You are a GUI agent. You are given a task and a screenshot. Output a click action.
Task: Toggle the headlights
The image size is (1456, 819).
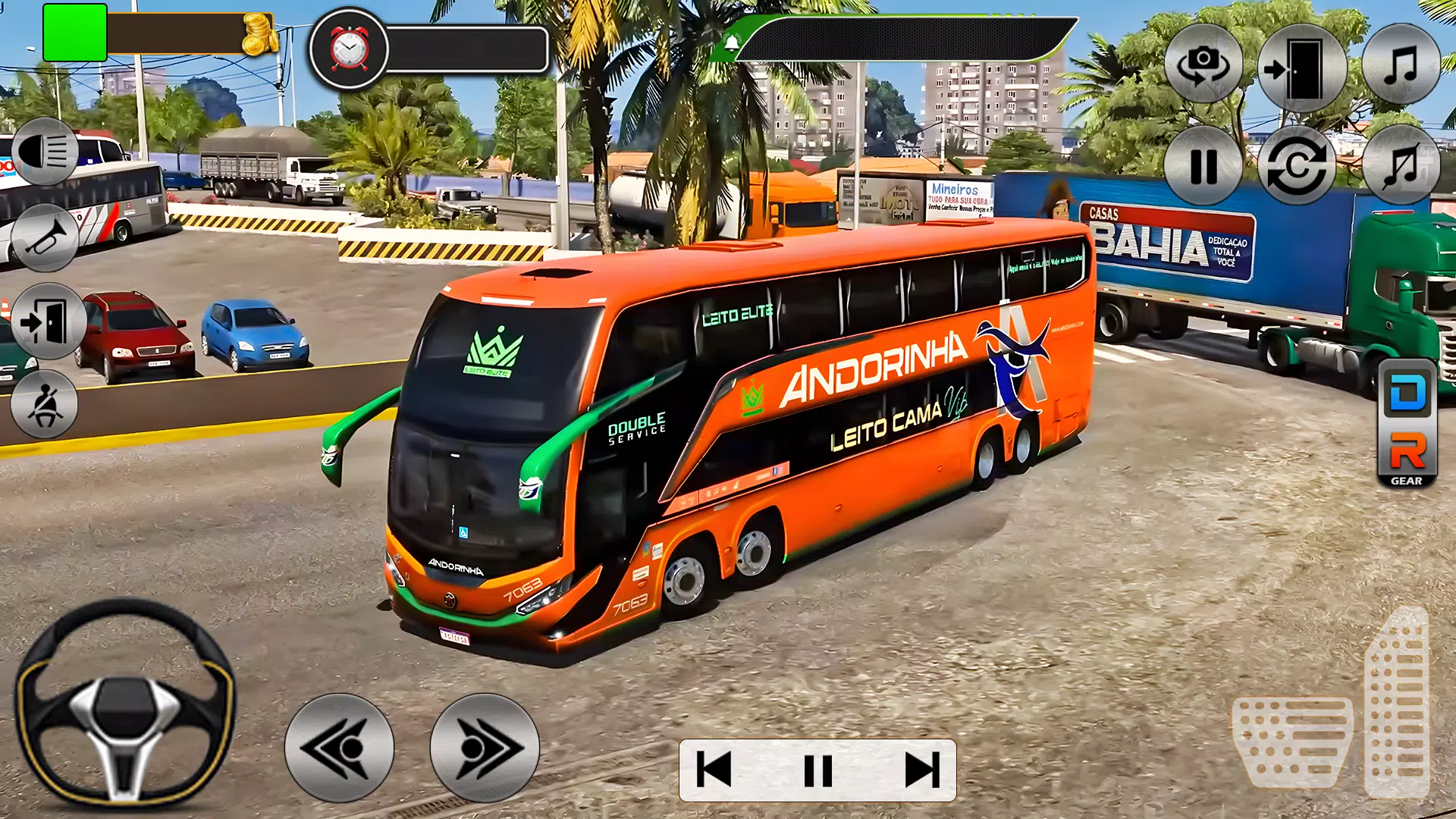coord(47,152)
